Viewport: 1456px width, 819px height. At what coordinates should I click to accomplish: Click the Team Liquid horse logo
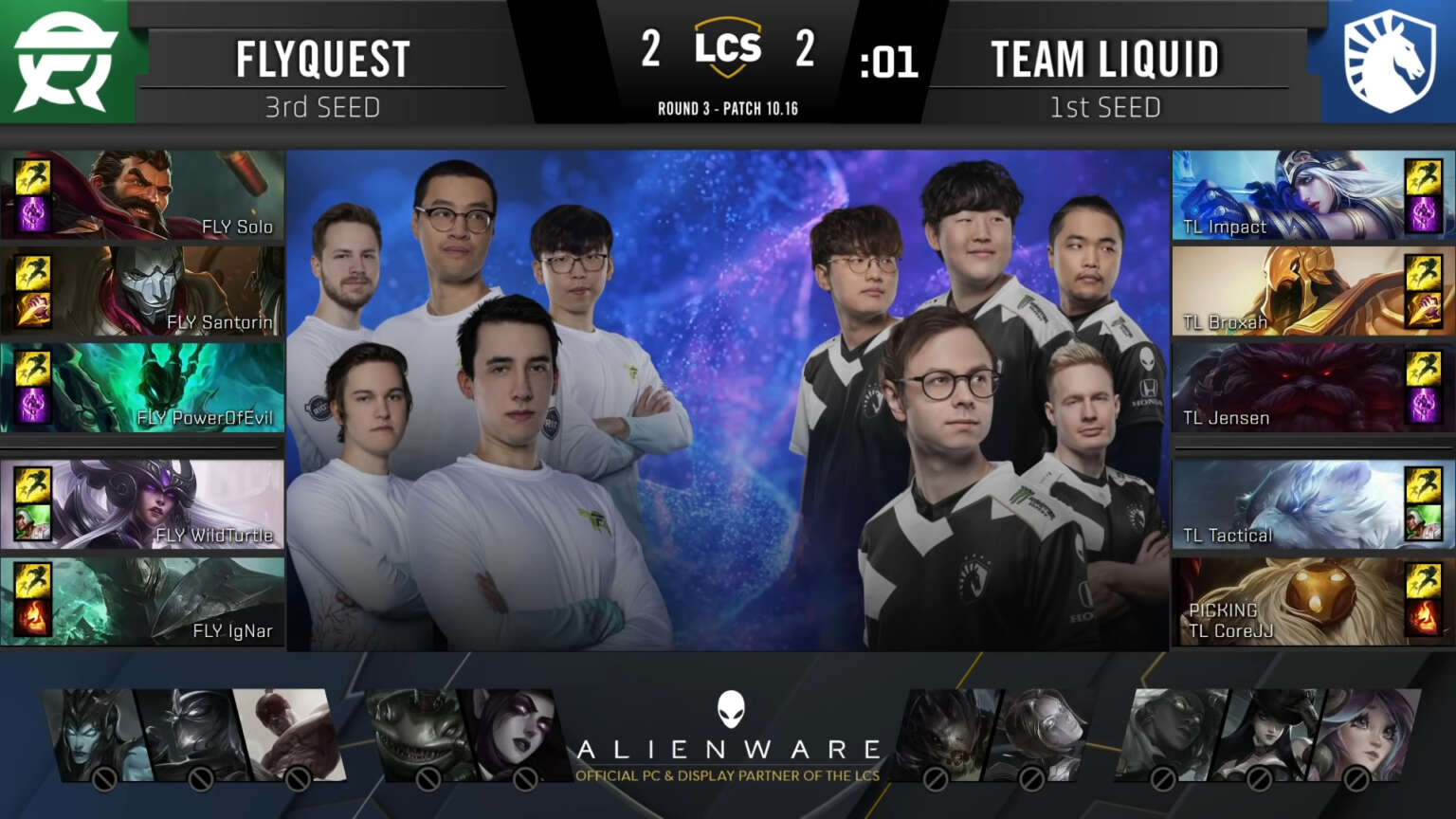tap(1390, 61)
